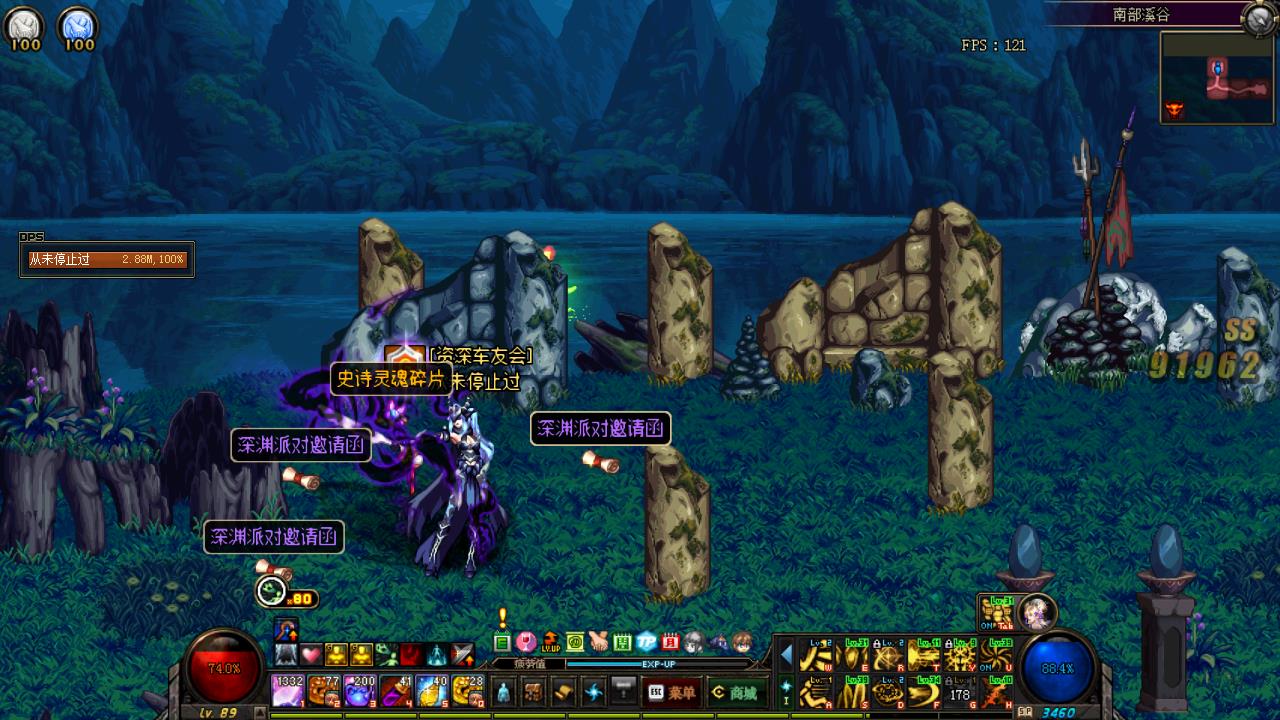This screenshot has height=720, width=1280.
Task: Click the LV.UP guide icon
Action: click(x=550, y=641)
